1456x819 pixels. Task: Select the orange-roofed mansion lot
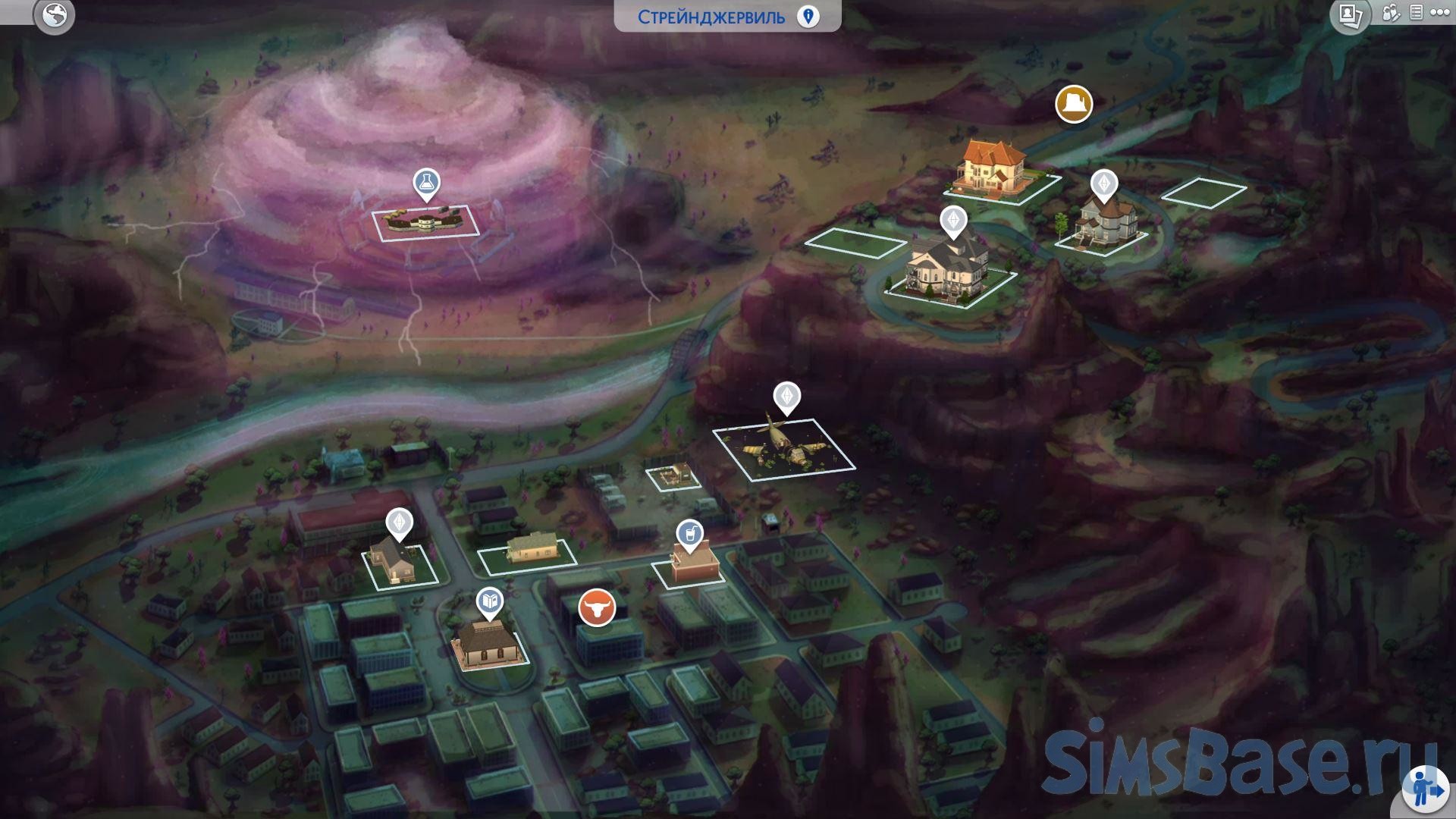(x=995, y=171)
